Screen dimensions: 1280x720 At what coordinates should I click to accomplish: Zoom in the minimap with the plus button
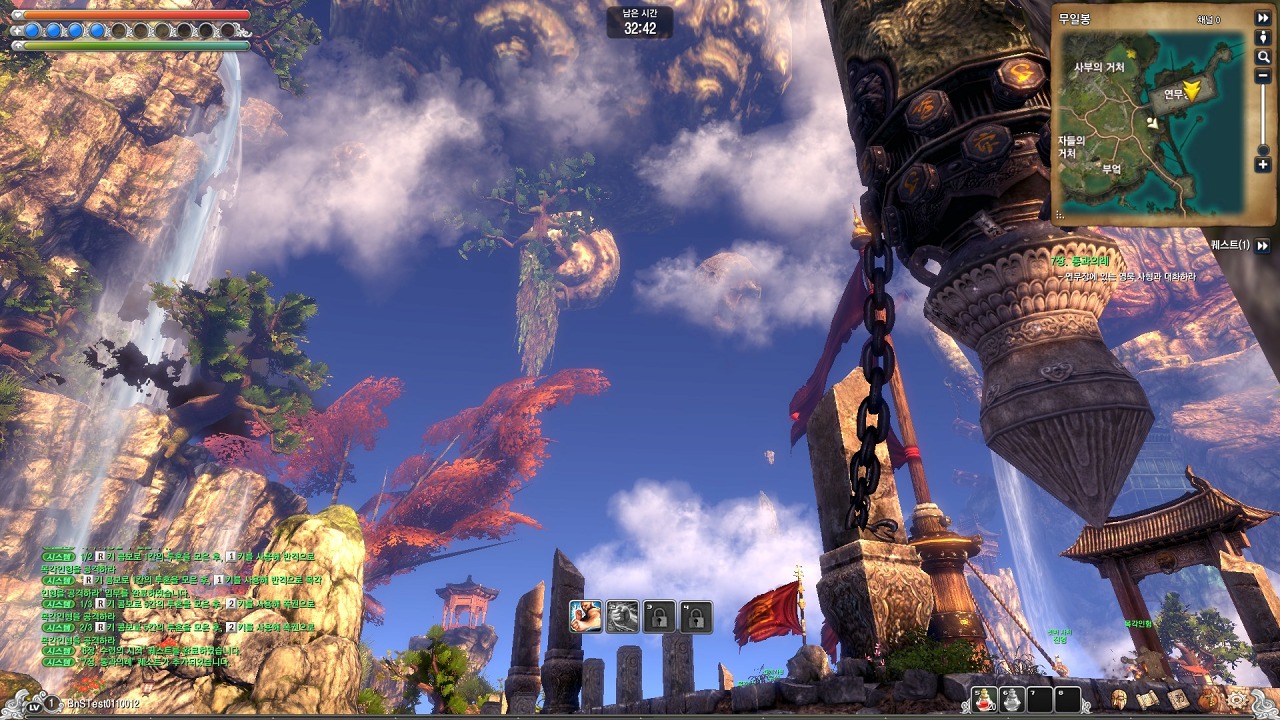[1263, 164]
